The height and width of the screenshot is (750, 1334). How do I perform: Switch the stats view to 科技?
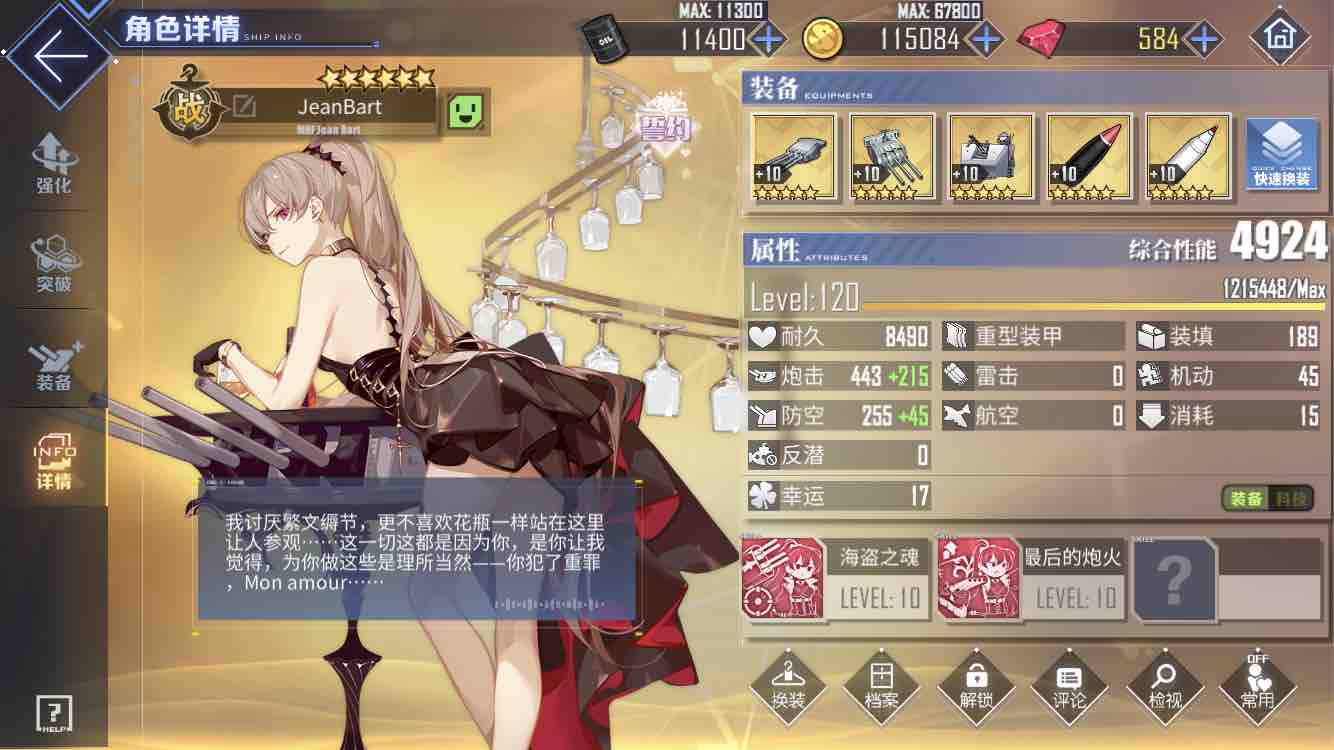(1290, 500)
